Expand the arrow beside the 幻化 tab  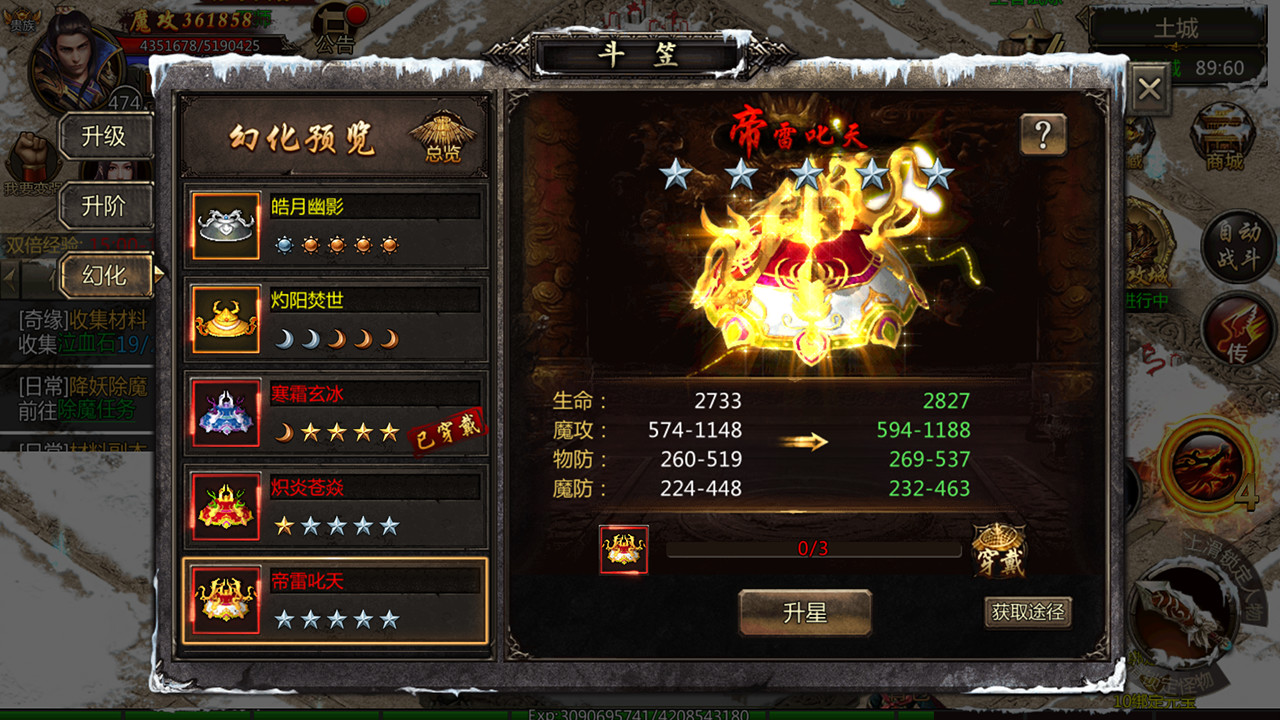[160, 275]
